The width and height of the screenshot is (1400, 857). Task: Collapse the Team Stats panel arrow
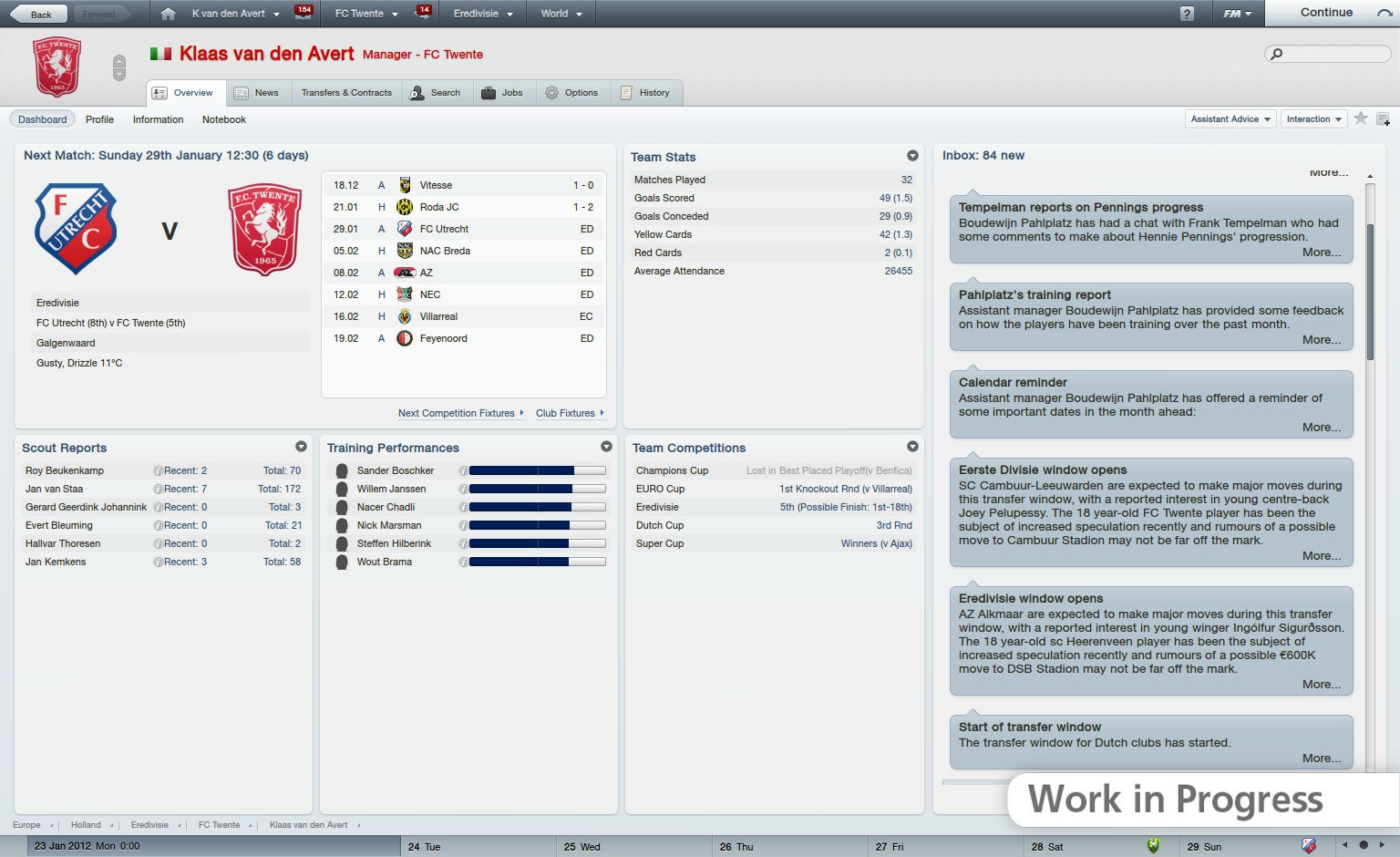[x=913, y=156]
